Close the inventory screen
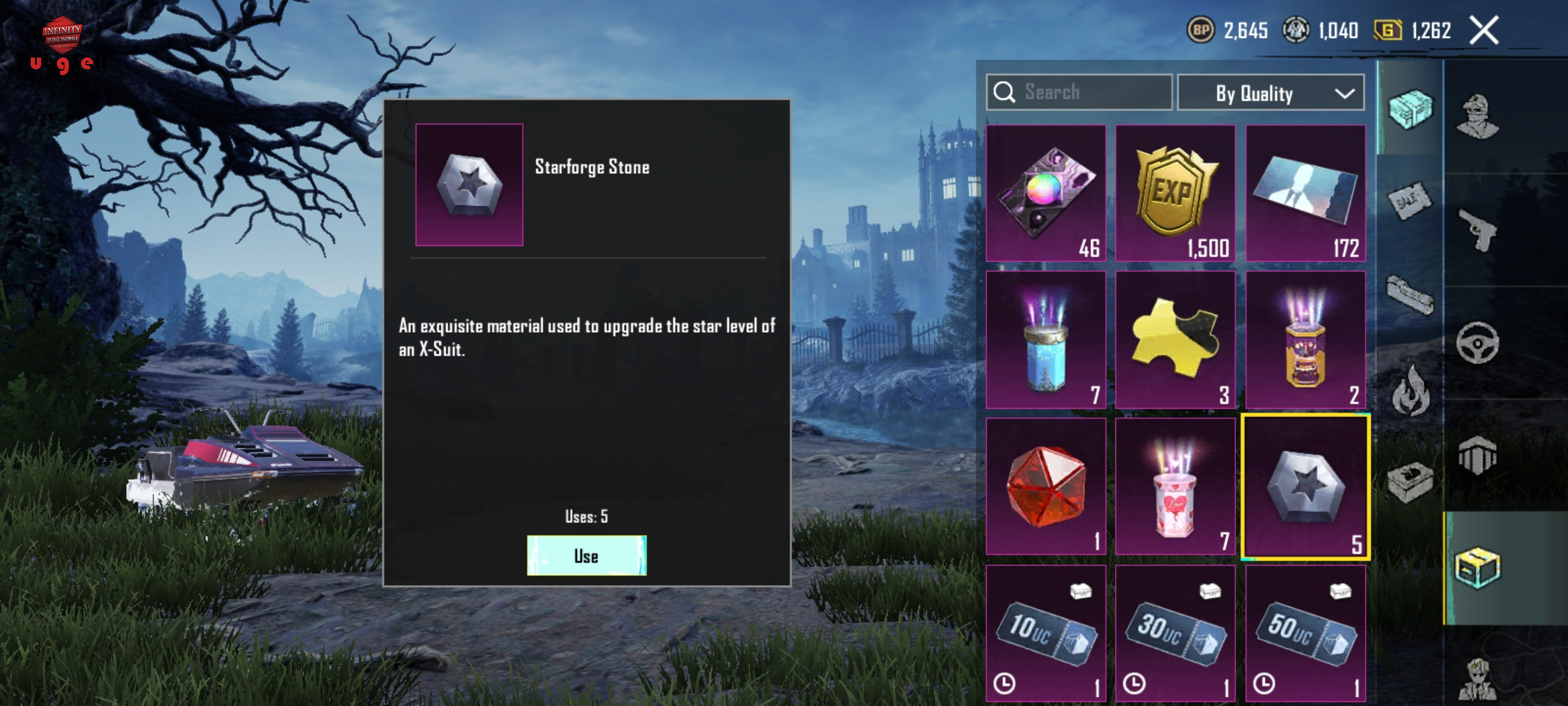 coord(1484,31)
